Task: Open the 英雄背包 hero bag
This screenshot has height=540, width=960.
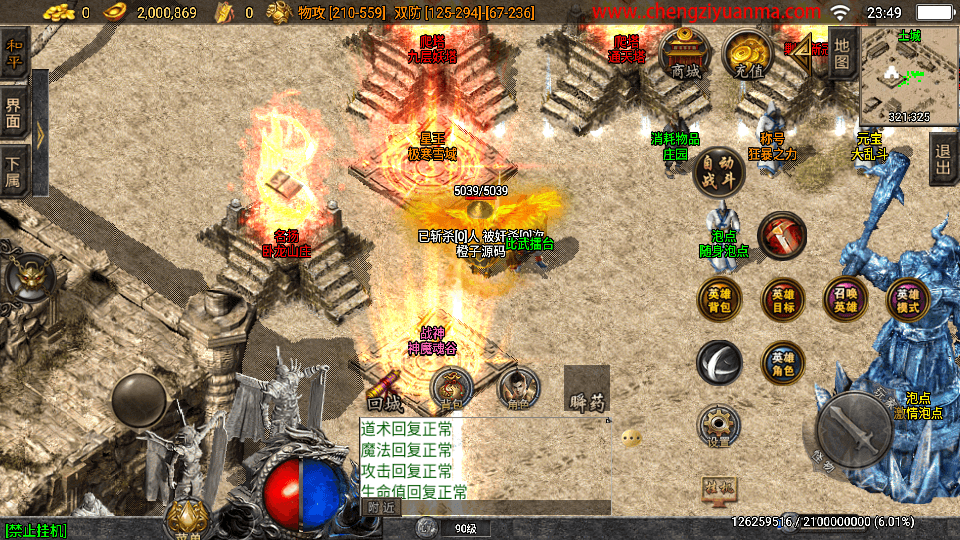Action: click(x=720, y=300)
